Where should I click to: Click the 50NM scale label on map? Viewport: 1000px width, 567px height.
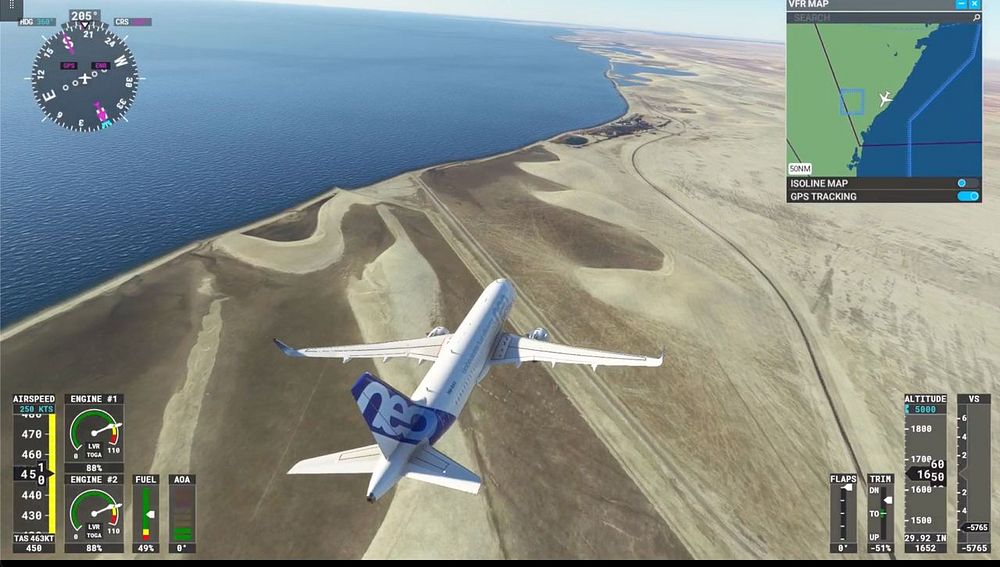[800, 168]
